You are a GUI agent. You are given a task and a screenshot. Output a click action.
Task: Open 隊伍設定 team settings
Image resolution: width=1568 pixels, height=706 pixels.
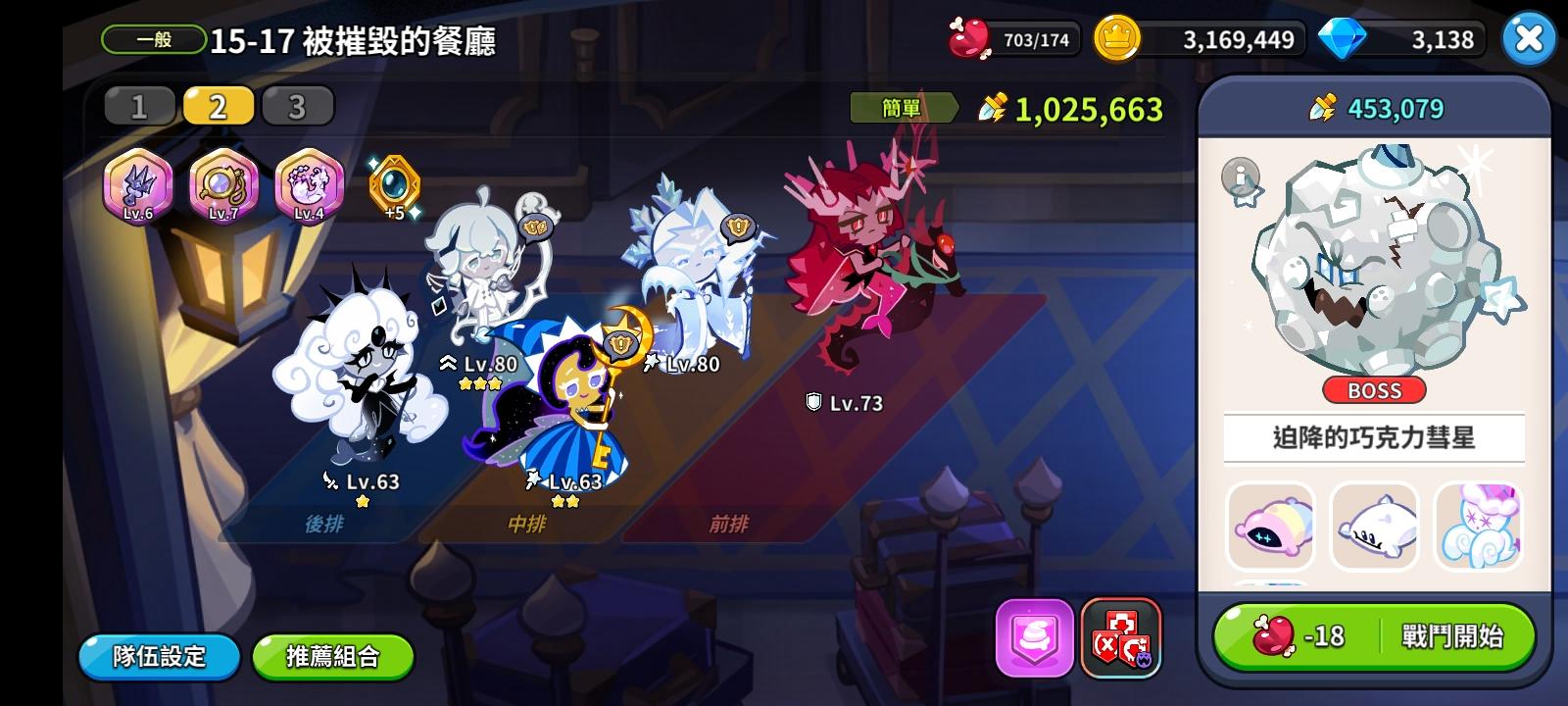pyautogui.click(x=157, y=659)
